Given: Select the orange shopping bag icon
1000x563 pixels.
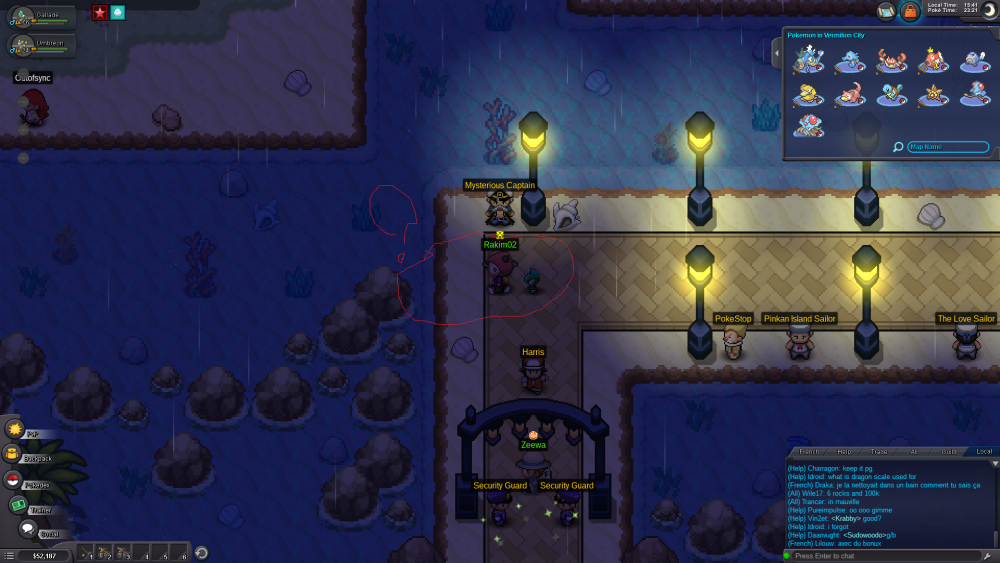Looking at the screenshot, I should [x=910, y=11].
